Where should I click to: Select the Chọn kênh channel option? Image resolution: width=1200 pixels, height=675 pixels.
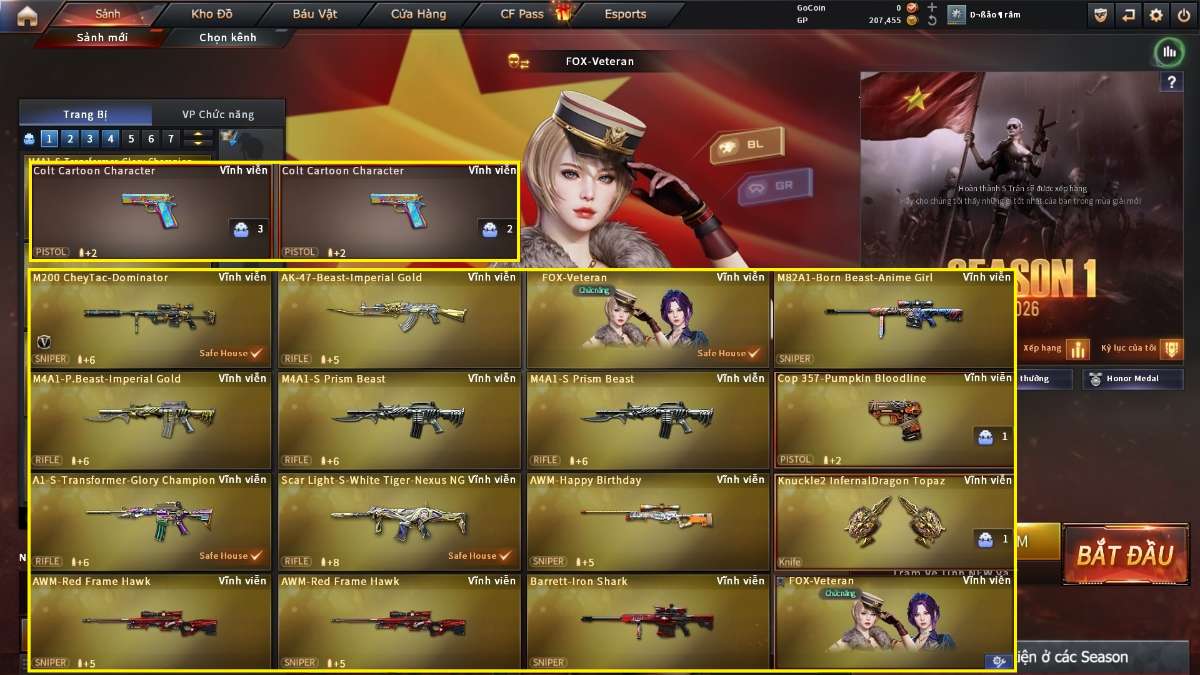(228, 38)
